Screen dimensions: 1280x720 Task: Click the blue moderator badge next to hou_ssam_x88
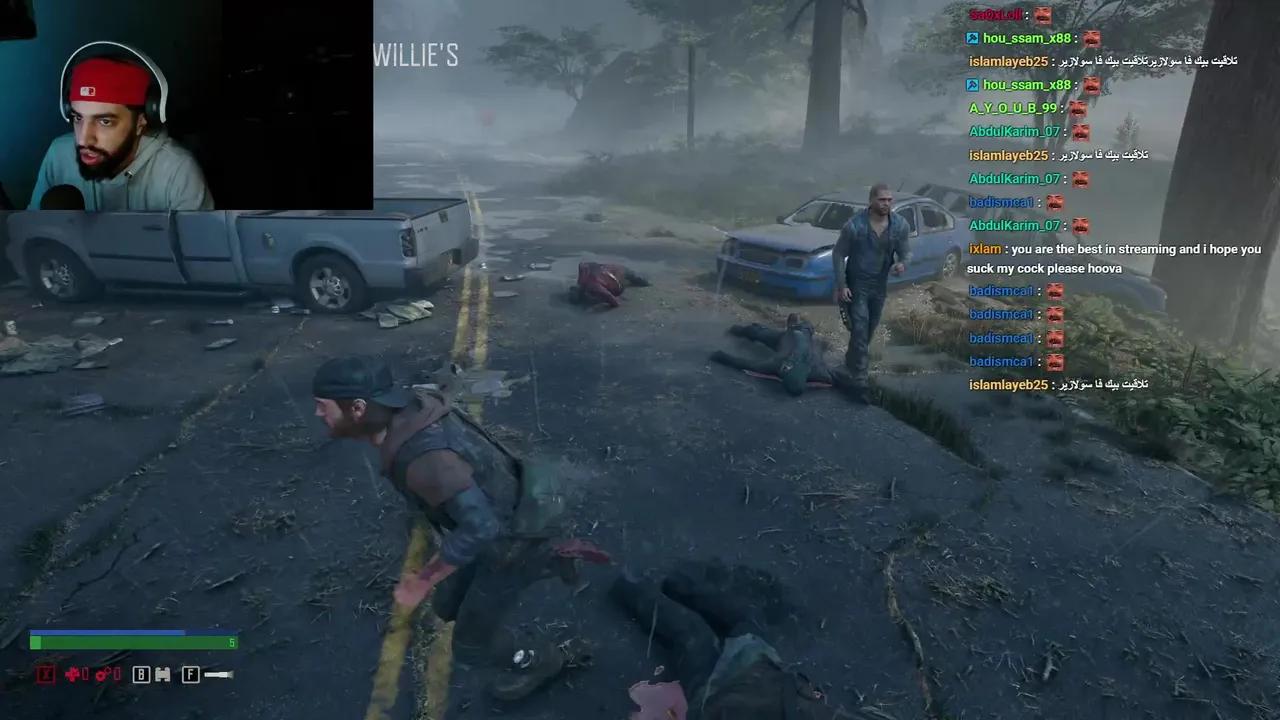point(972,38)
